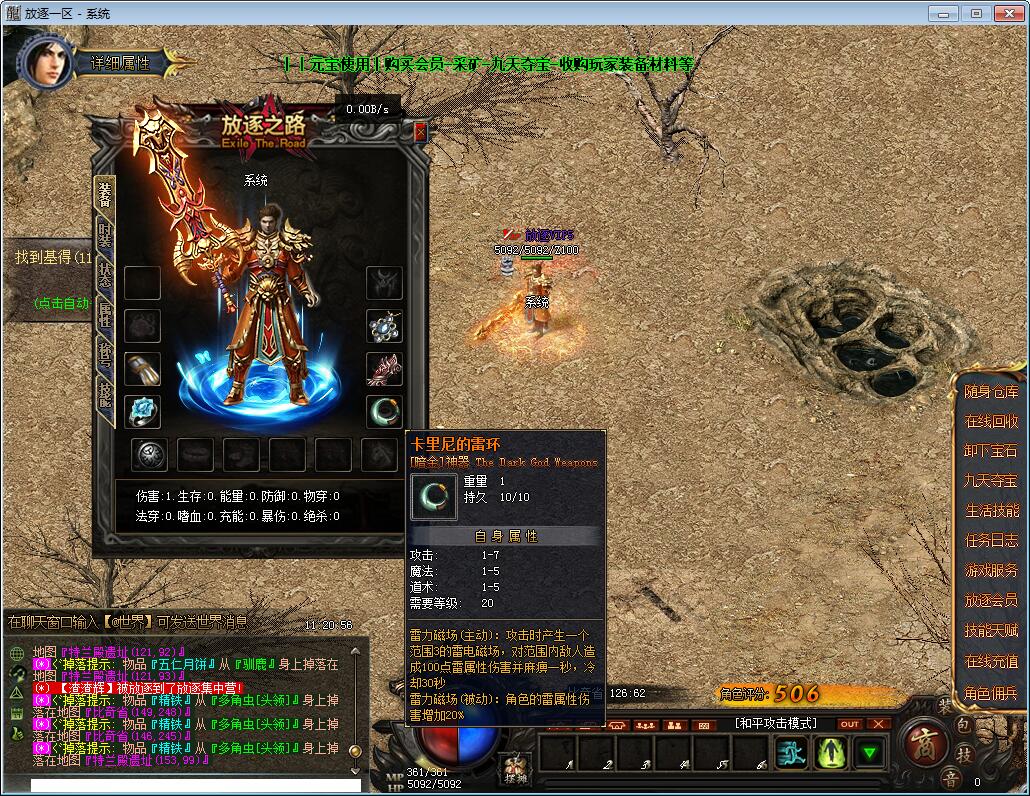Screen dimensions: 1030x796
Task: Select 在线充值 recharge option
Action: click(991, 661)
